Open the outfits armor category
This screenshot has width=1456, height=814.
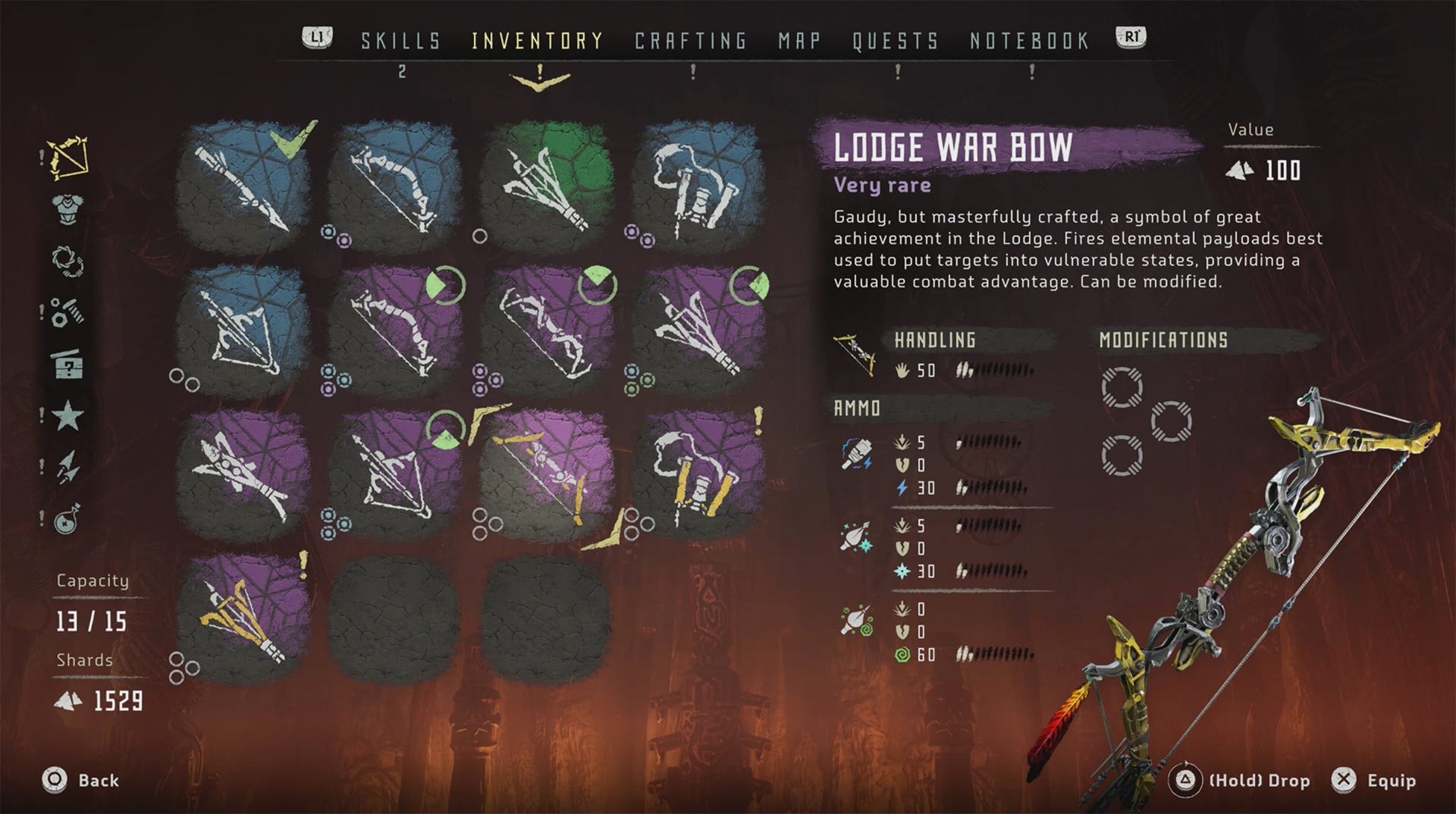click(x=68, y=209)
